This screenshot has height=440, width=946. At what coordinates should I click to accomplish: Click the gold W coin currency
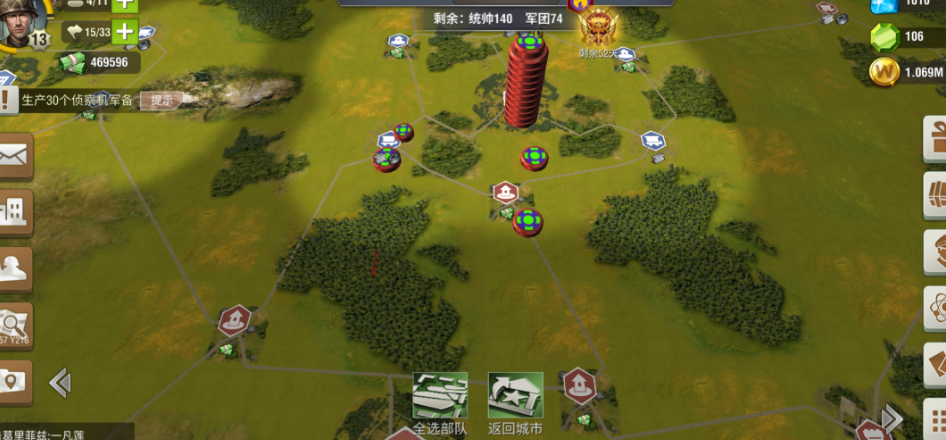[x=884, y=72]
